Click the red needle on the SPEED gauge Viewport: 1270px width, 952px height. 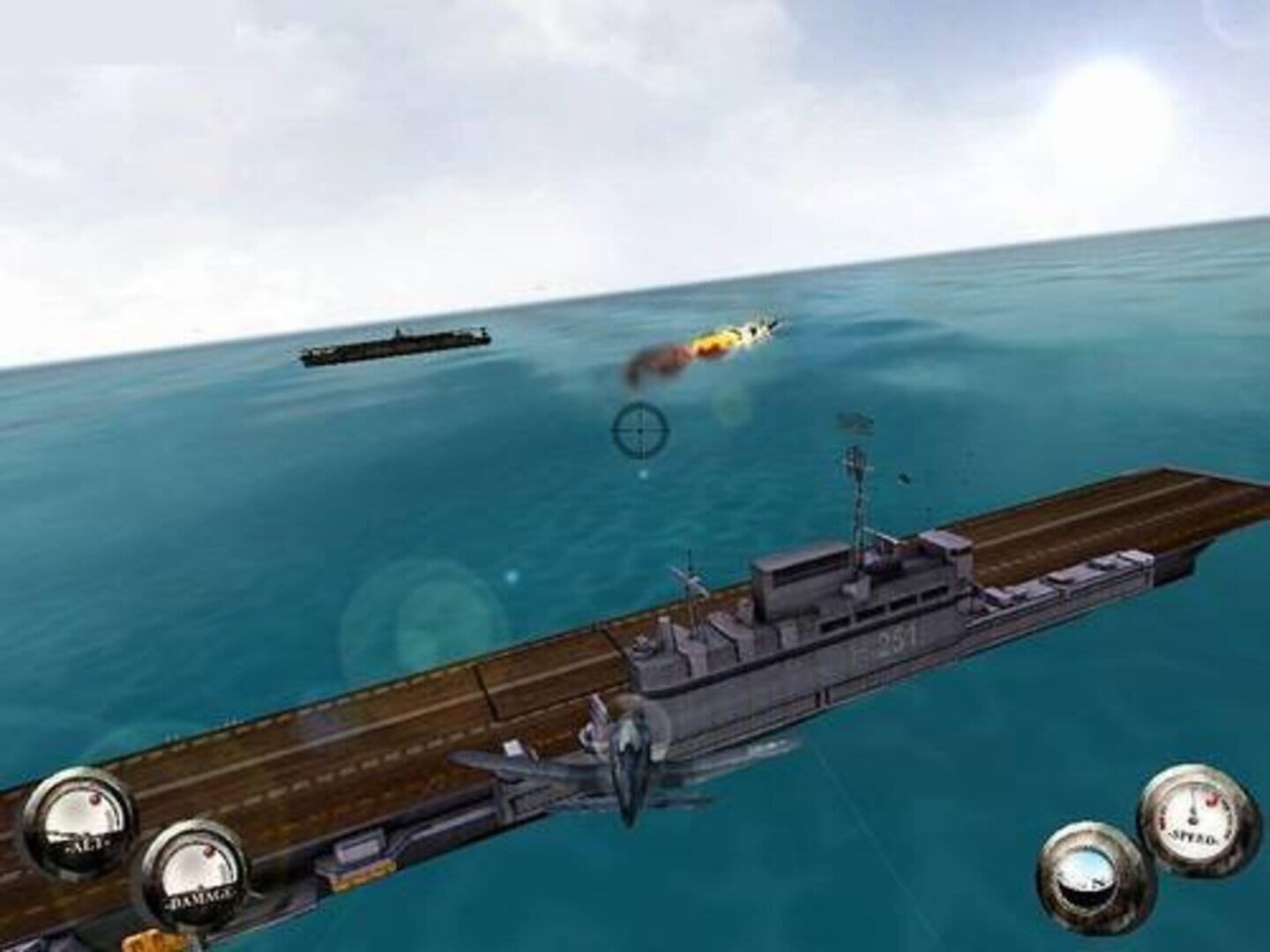pos(1212,800)
